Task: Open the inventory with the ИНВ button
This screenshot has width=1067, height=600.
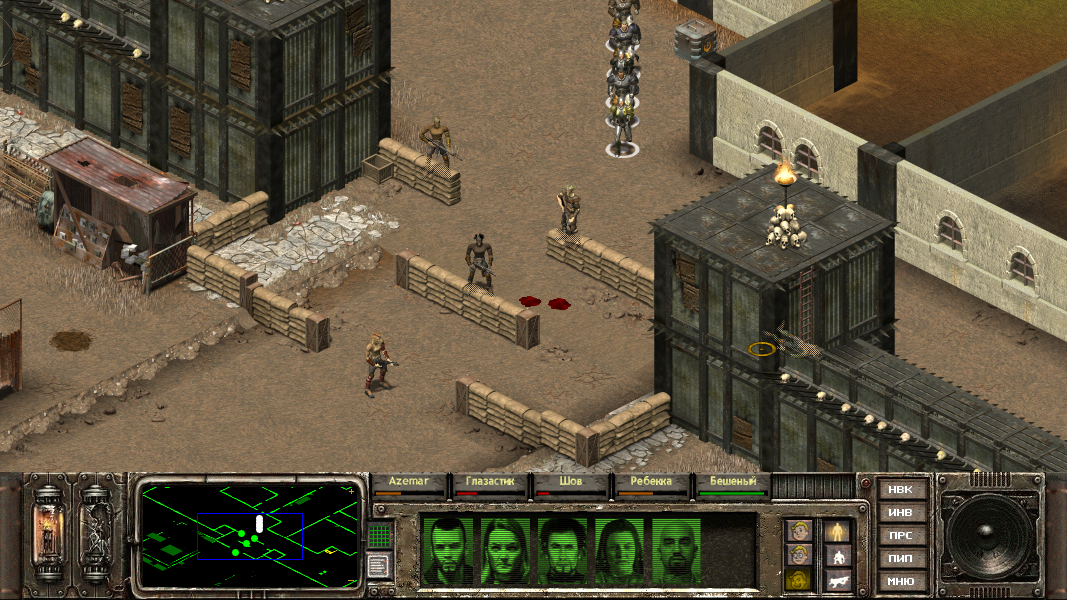Action: tap(901, 513)
